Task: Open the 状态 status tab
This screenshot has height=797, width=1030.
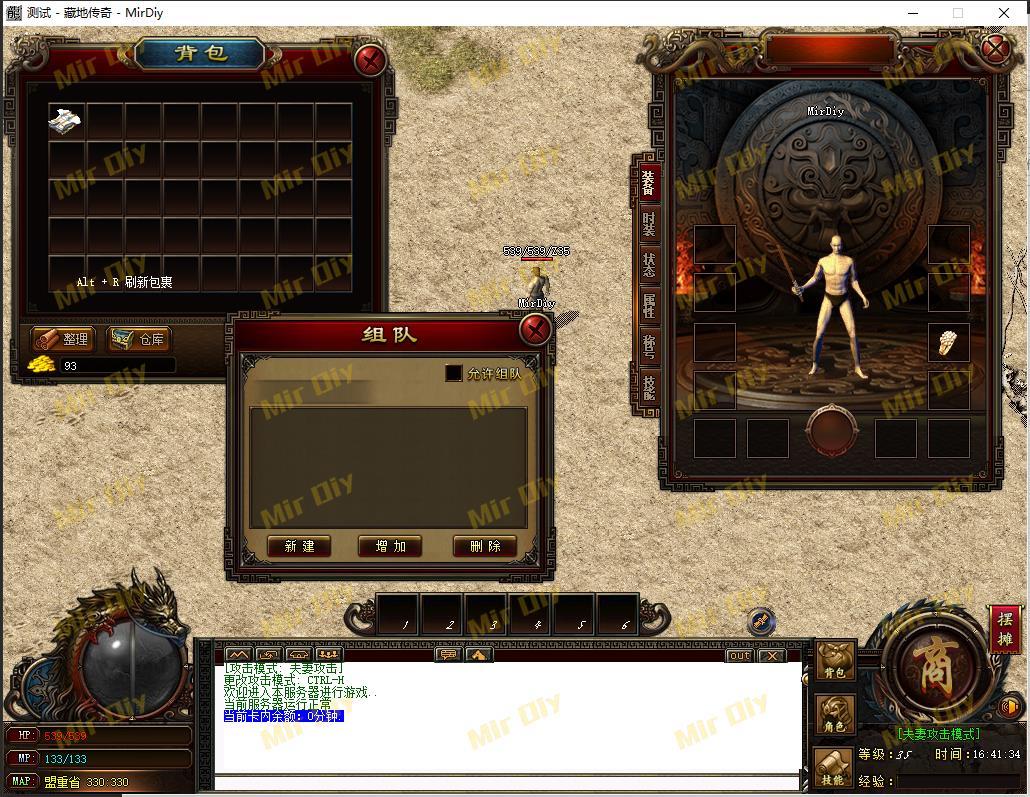Action: tap(648, 265)
